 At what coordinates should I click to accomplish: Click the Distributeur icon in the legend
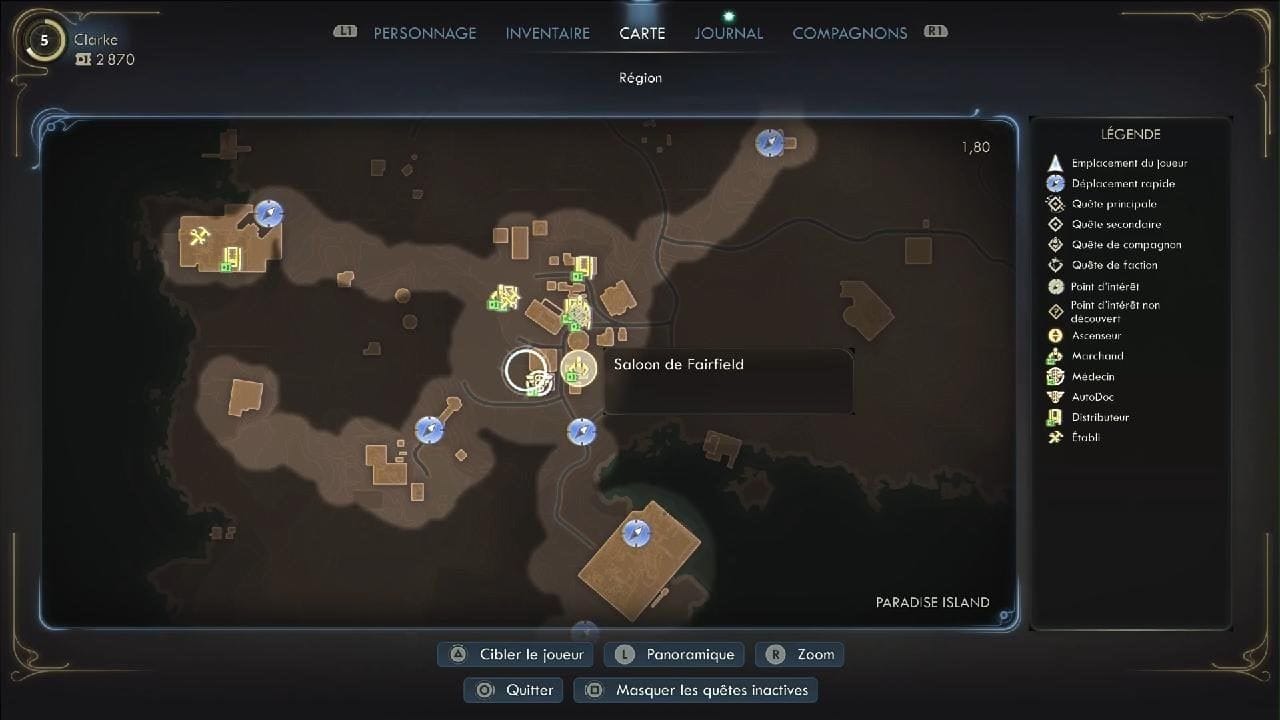pos(1055,417)
